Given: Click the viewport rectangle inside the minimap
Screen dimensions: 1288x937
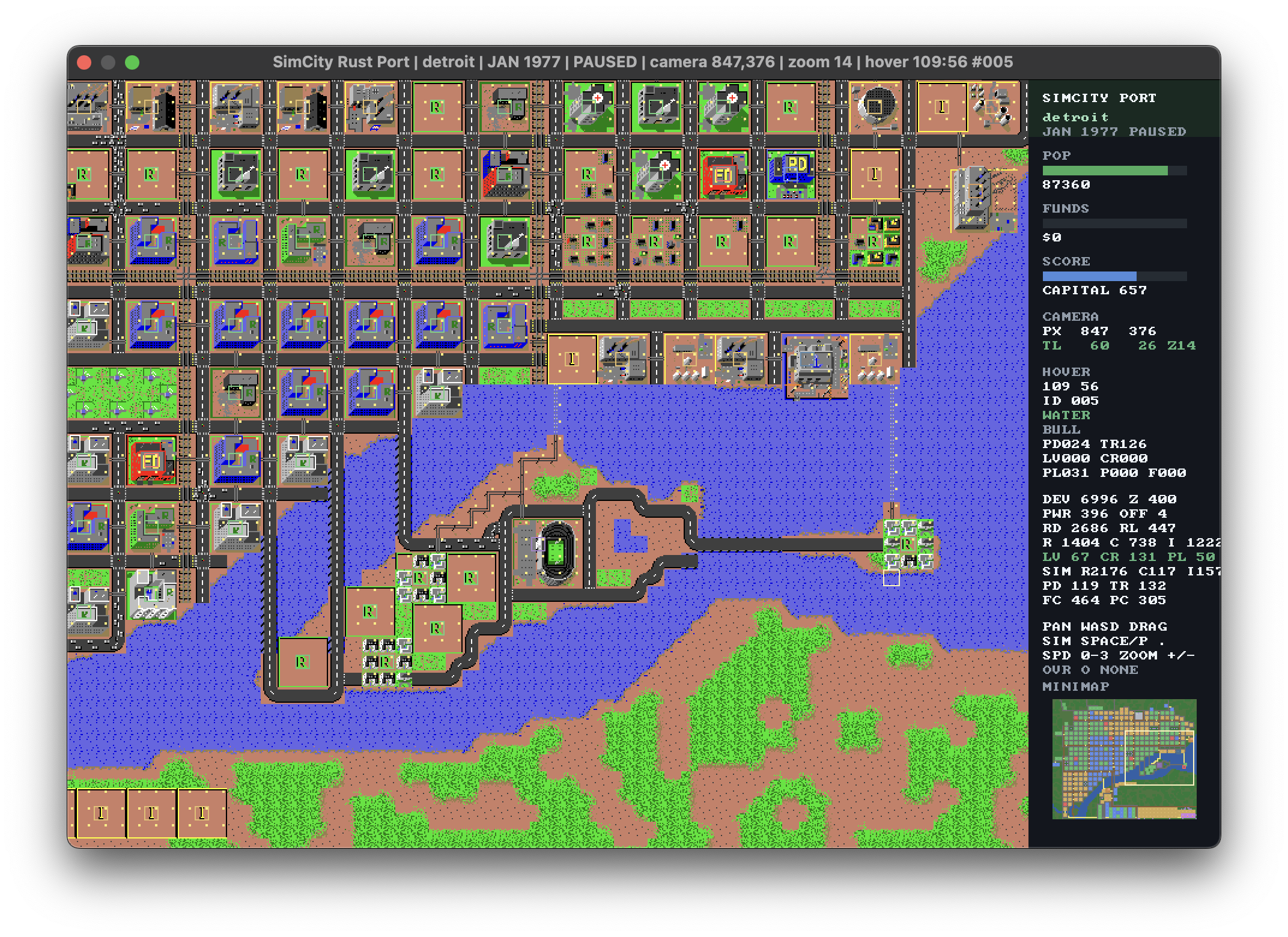Looking at the screenshot, I should click(x=1159, y=758).
